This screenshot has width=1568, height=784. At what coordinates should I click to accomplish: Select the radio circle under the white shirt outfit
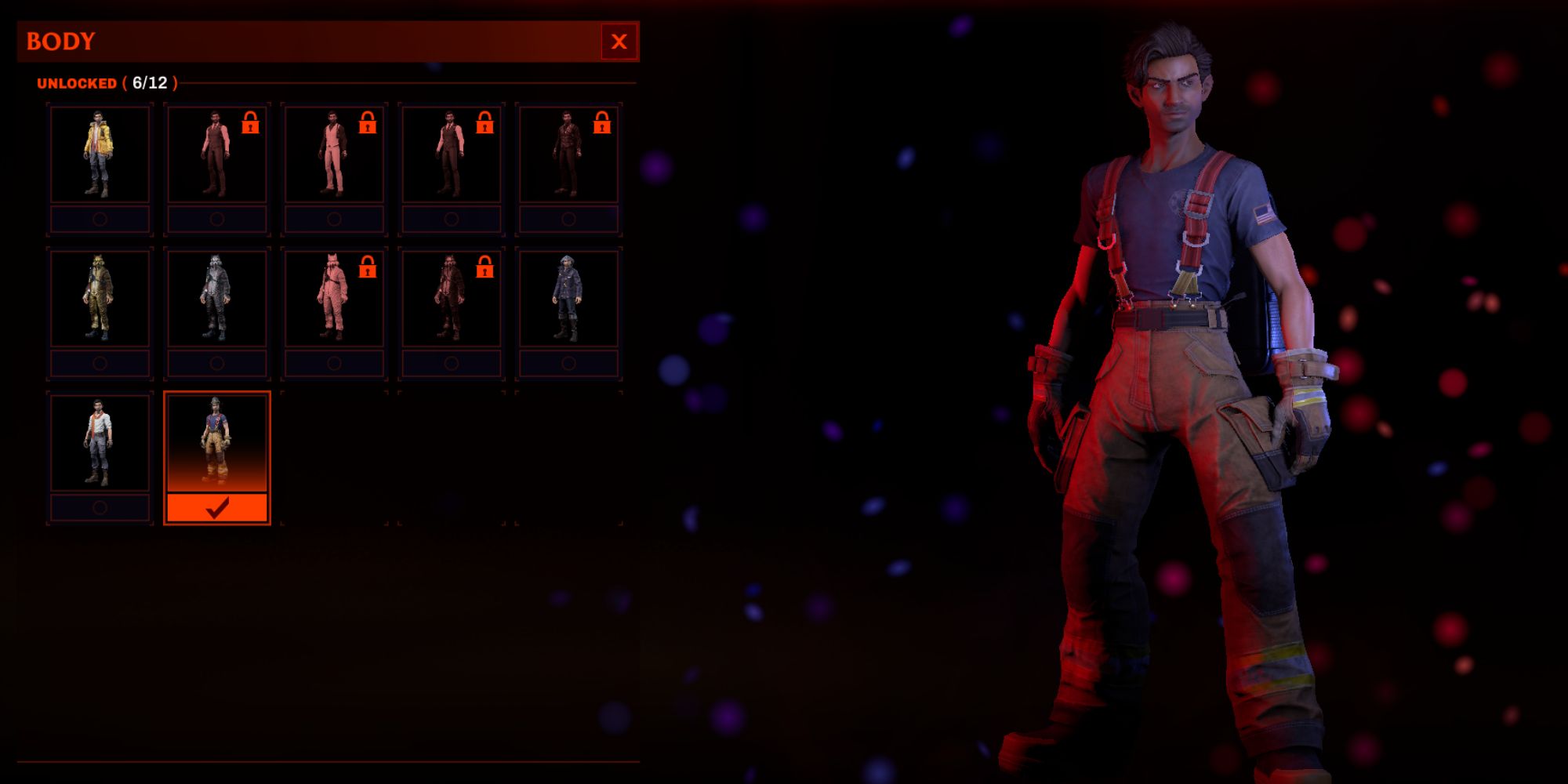pos(99,508)
